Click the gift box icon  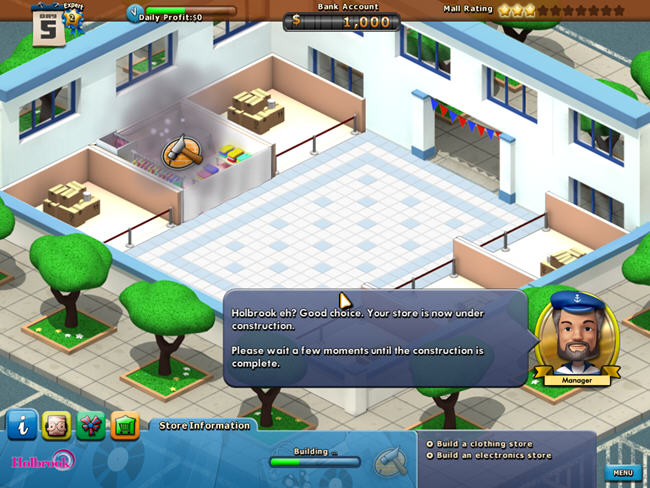click(x=90, y=425)
